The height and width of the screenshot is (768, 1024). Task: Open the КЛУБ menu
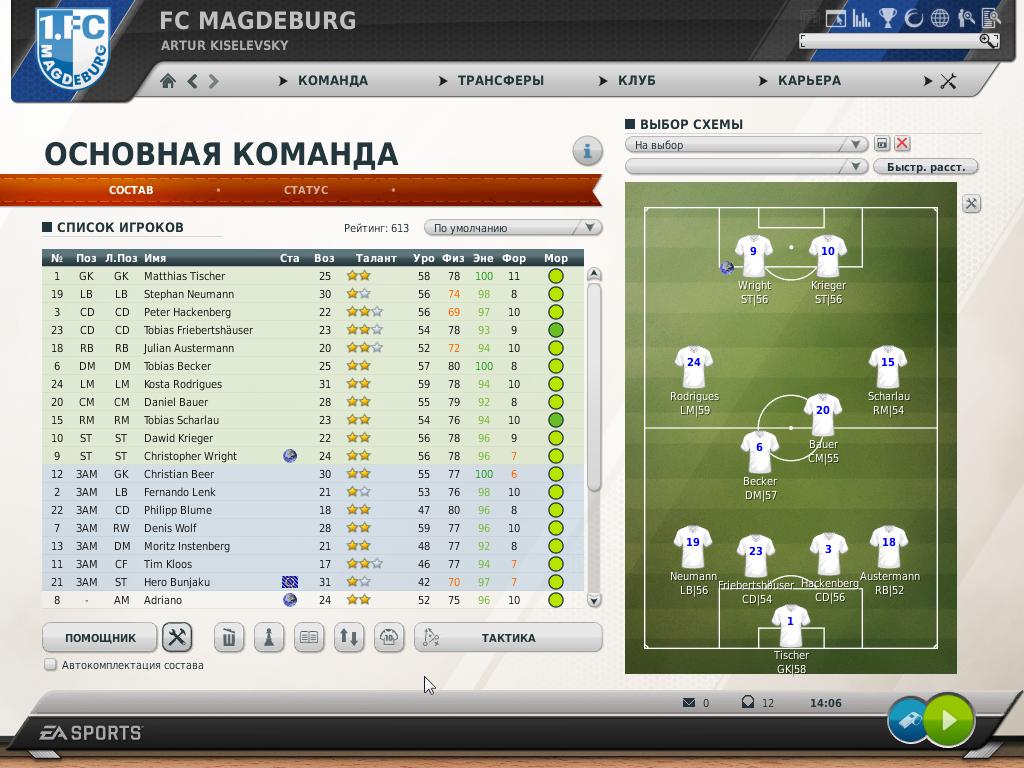(x=636, y=81)
